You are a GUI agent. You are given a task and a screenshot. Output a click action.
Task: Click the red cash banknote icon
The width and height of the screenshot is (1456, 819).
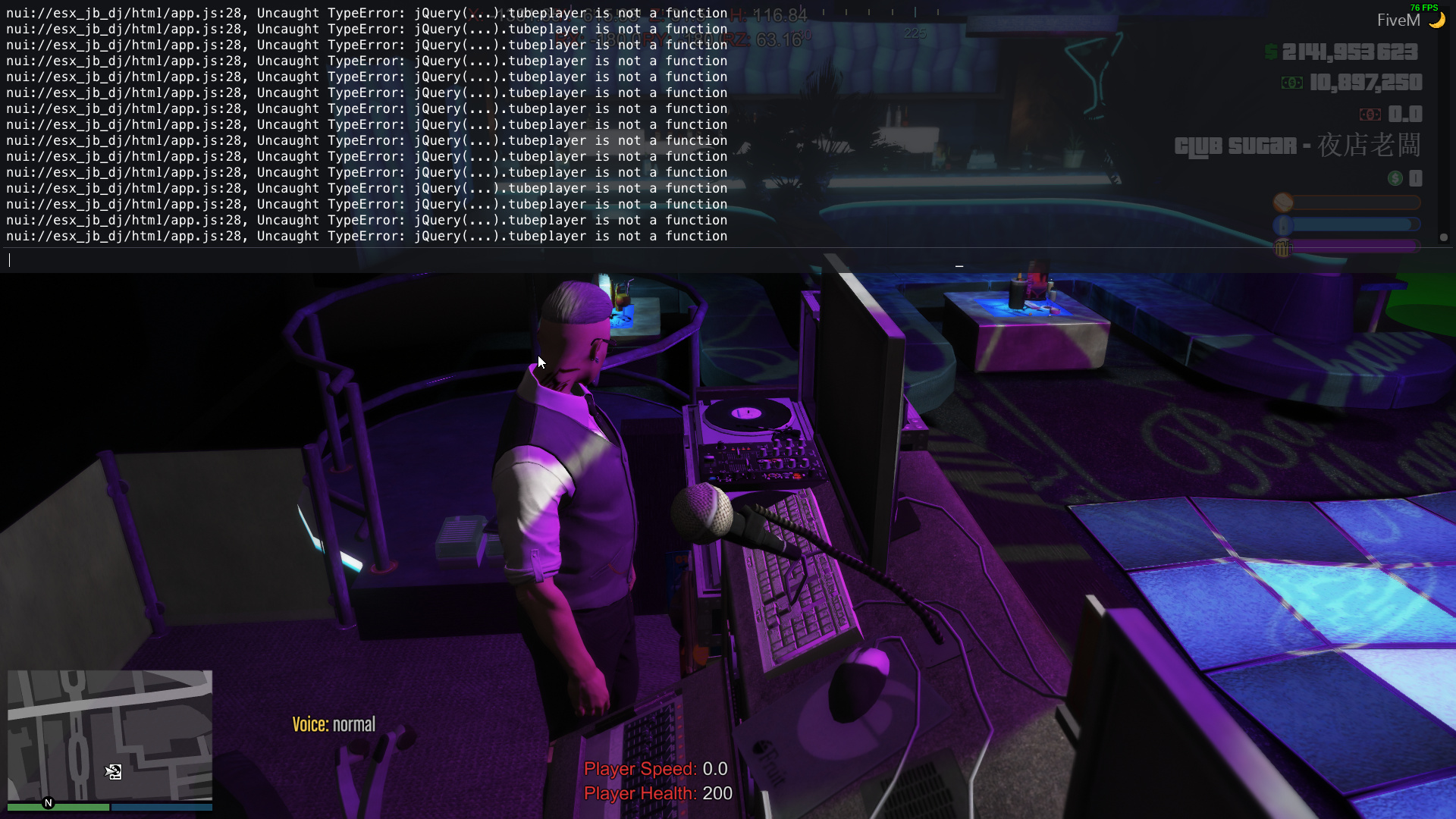(1372, 115)
